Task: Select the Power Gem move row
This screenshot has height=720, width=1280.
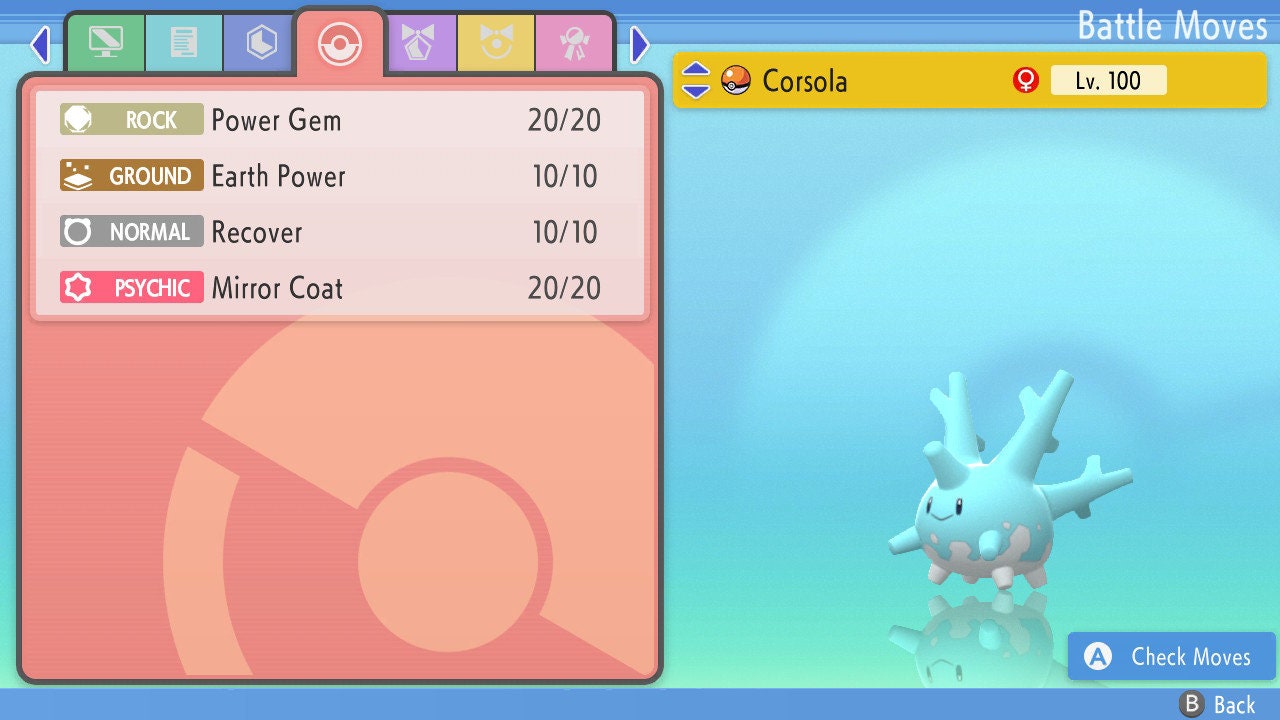Action: point(340,120)
